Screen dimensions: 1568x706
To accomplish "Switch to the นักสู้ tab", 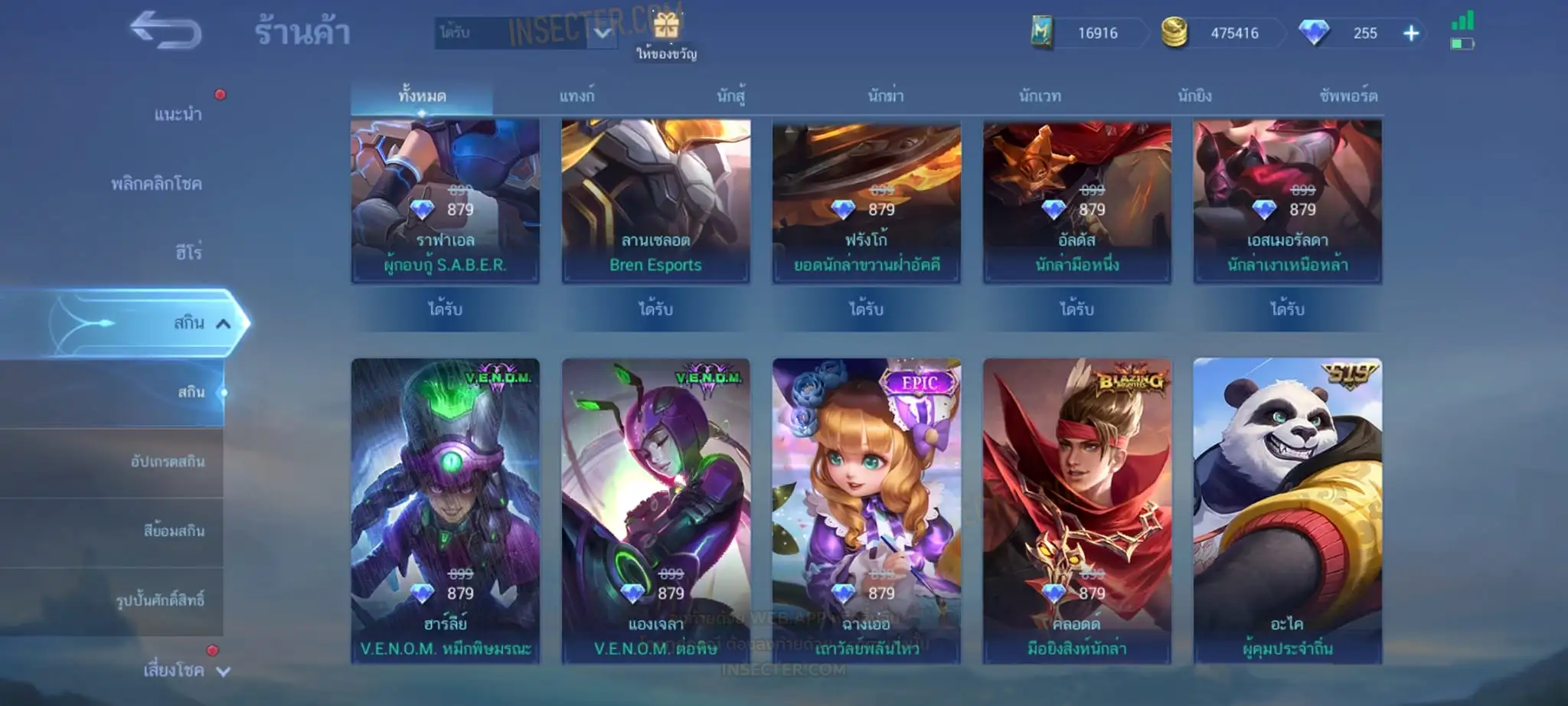I will coord(731,96).
